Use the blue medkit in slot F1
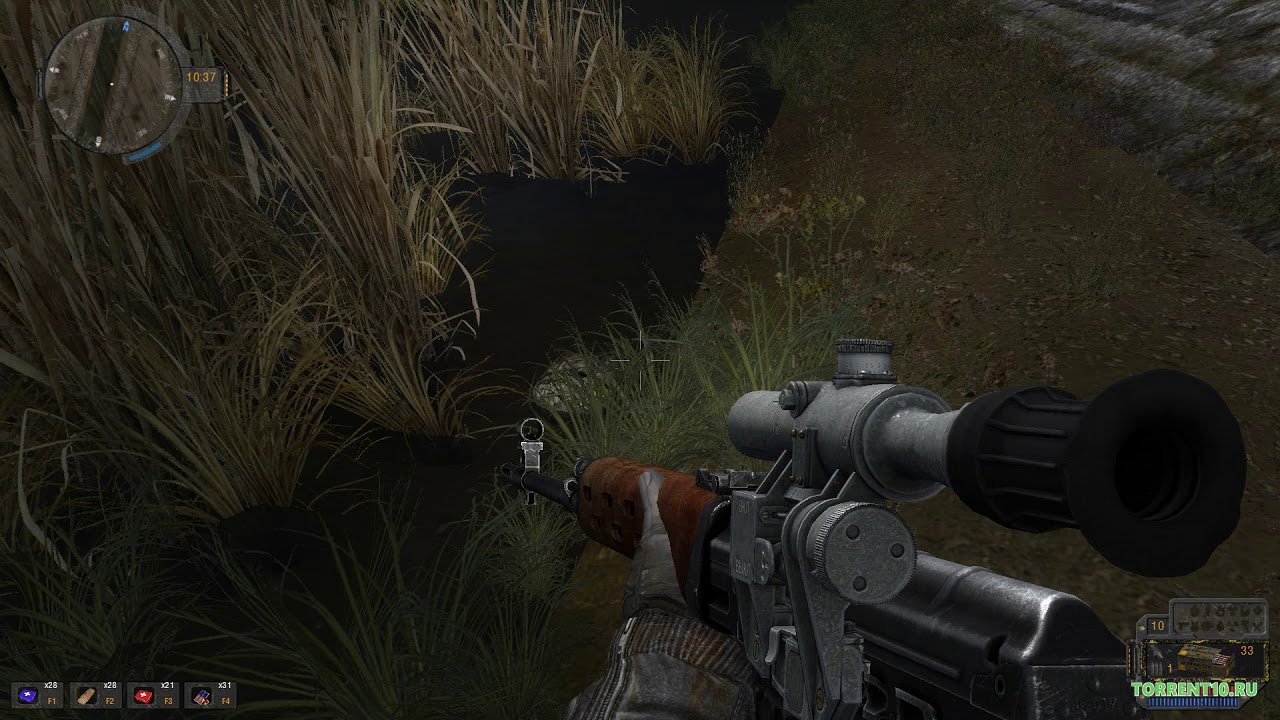1280x720 pixels. click(25, 695)
